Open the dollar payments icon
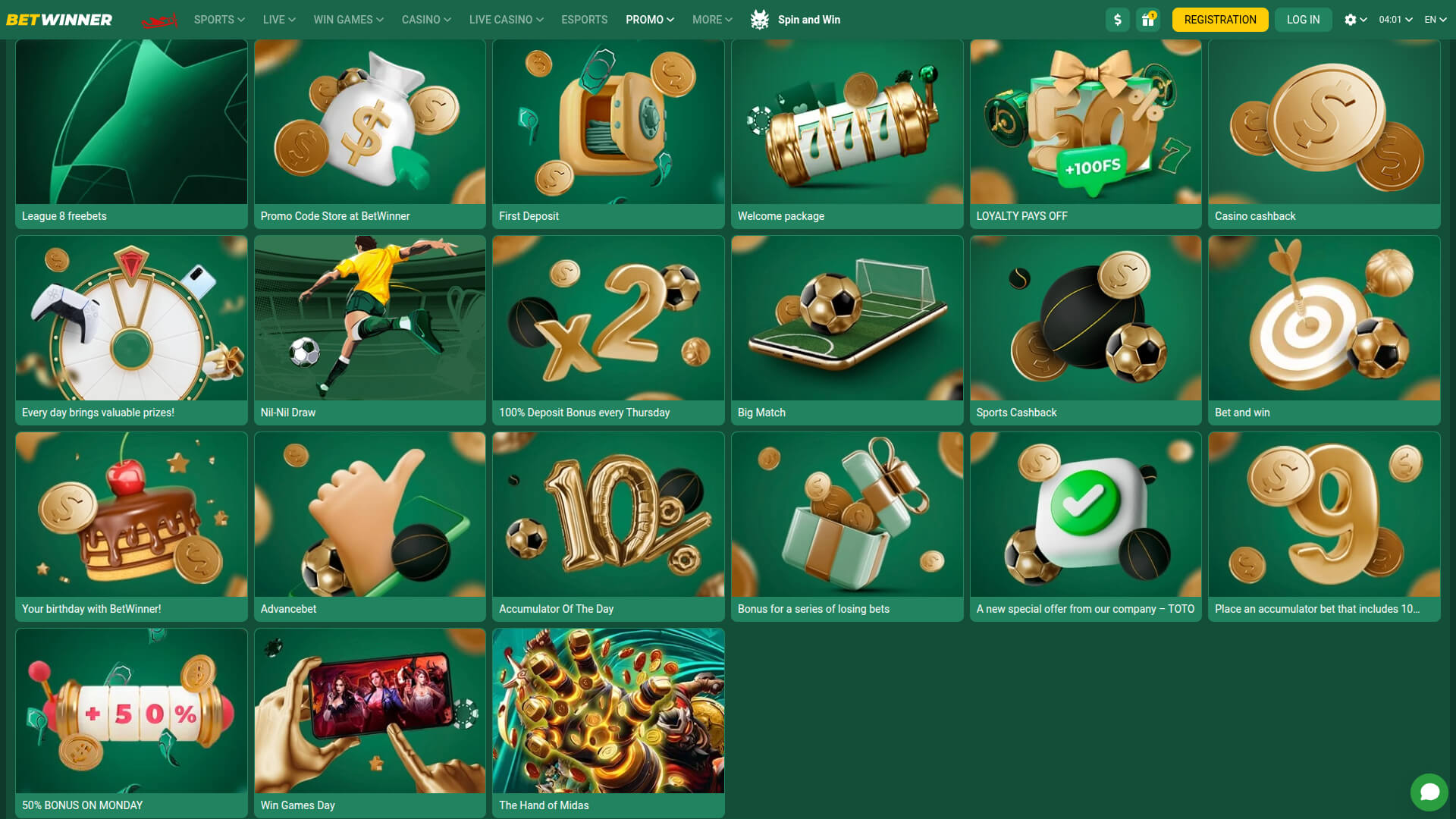The image size is (1456, 819). (1117, 20)
